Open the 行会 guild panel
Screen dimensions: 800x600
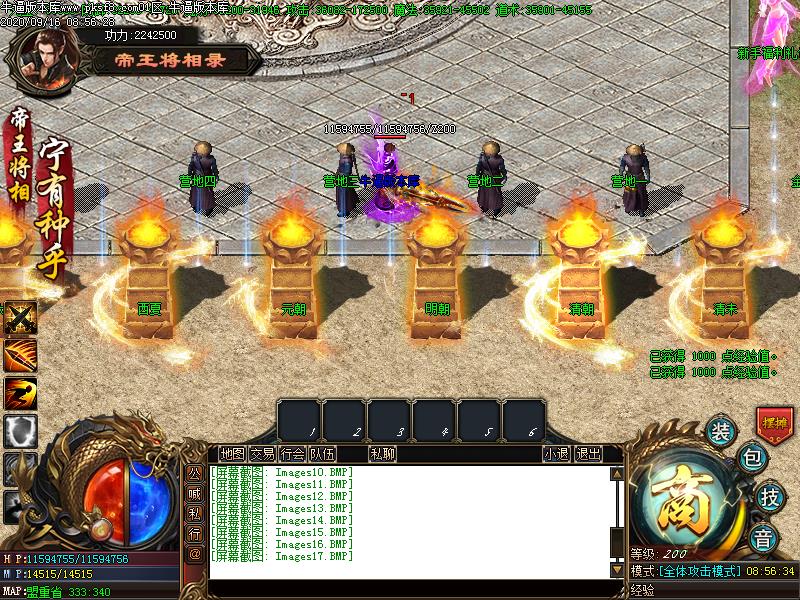click(x=292, y=454)
